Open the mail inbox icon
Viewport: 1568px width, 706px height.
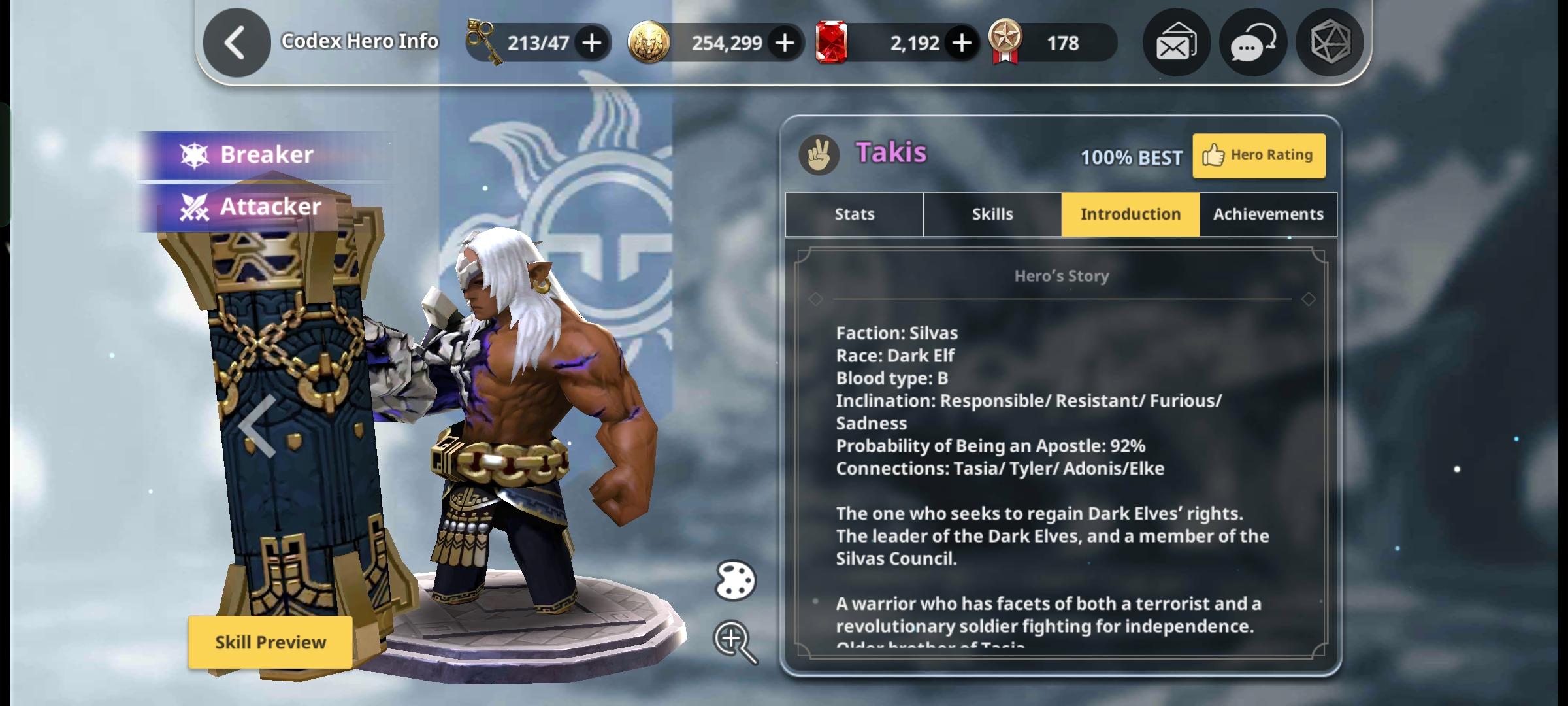[1176, 42]
